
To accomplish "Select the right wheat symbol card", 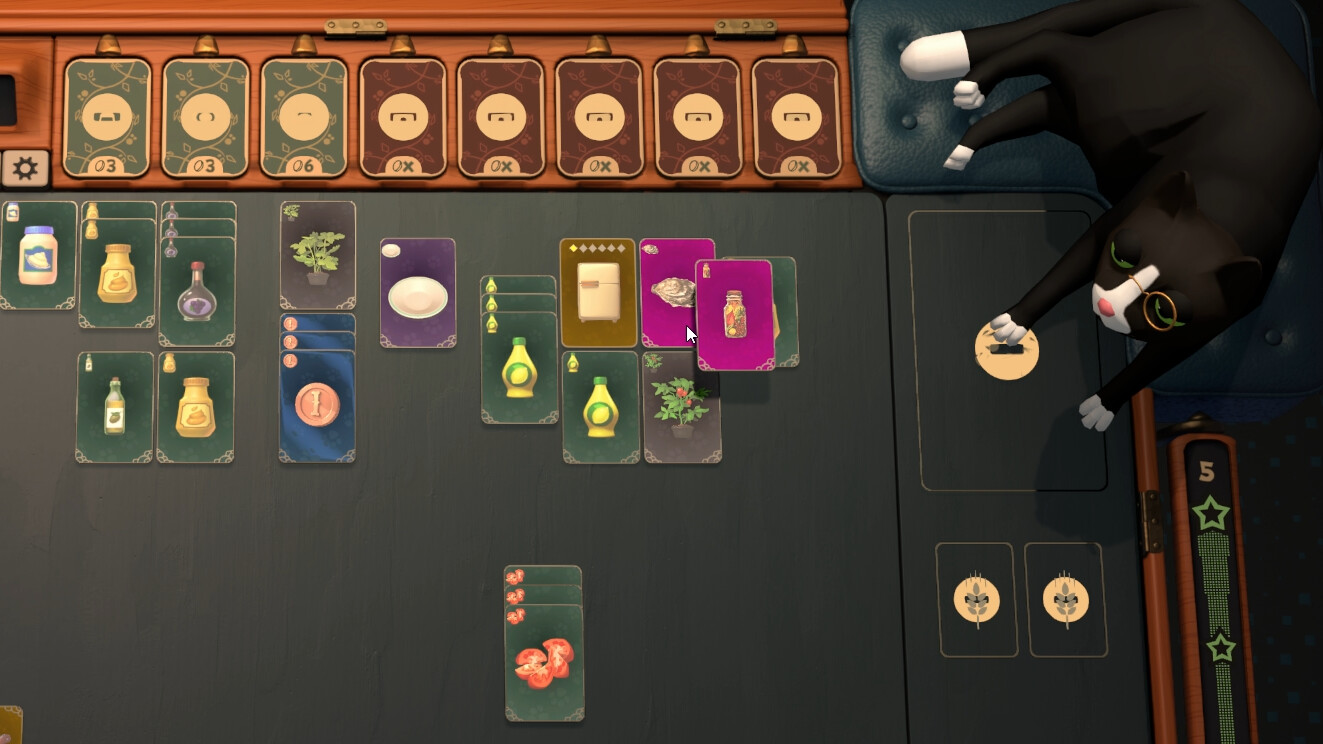I will pyautogui.click(x=1066, y=597).
